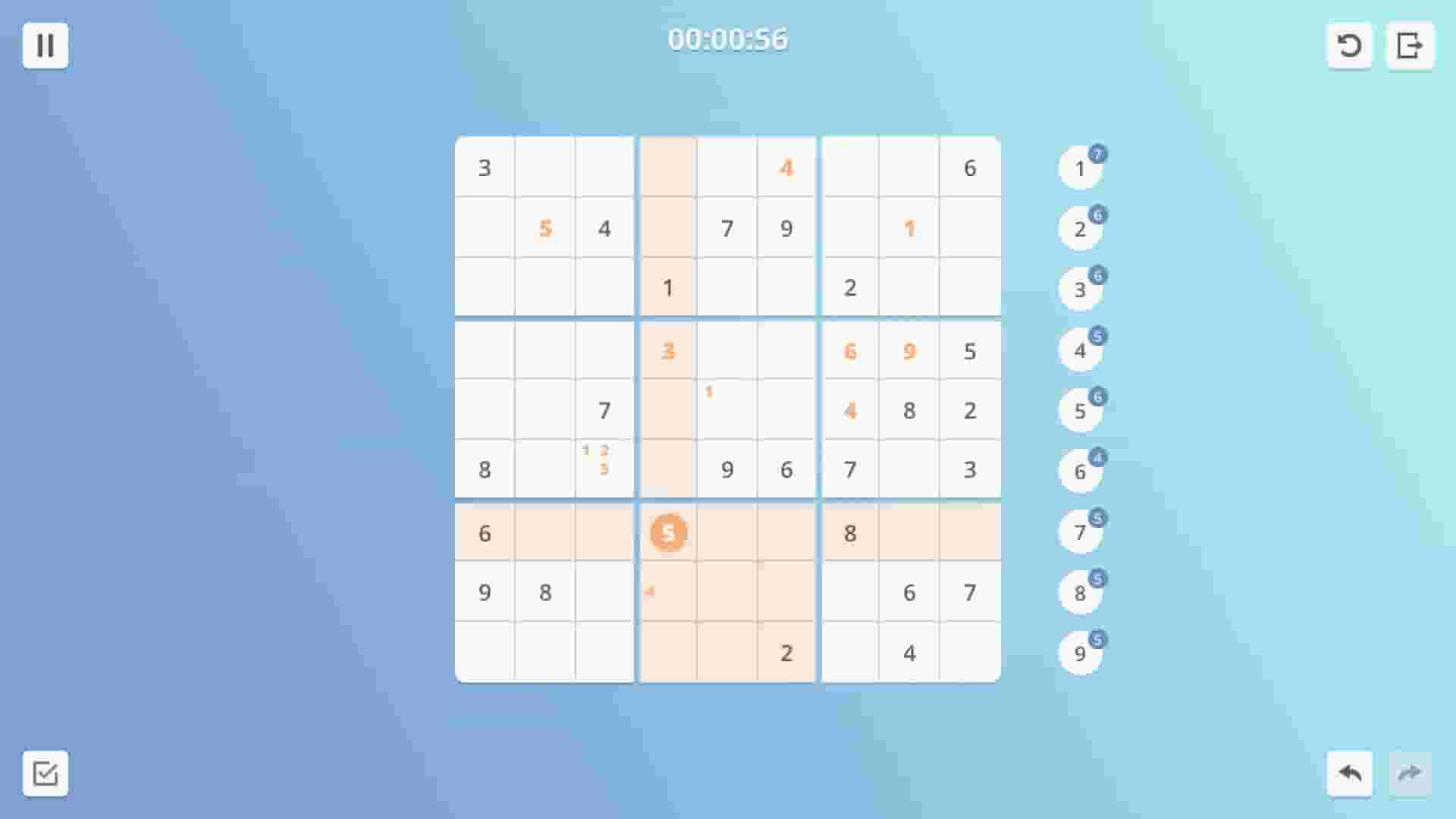This screenshot has height=819, width=1456.
Task: Undo the last move
Action: (x=1350, y=774)
